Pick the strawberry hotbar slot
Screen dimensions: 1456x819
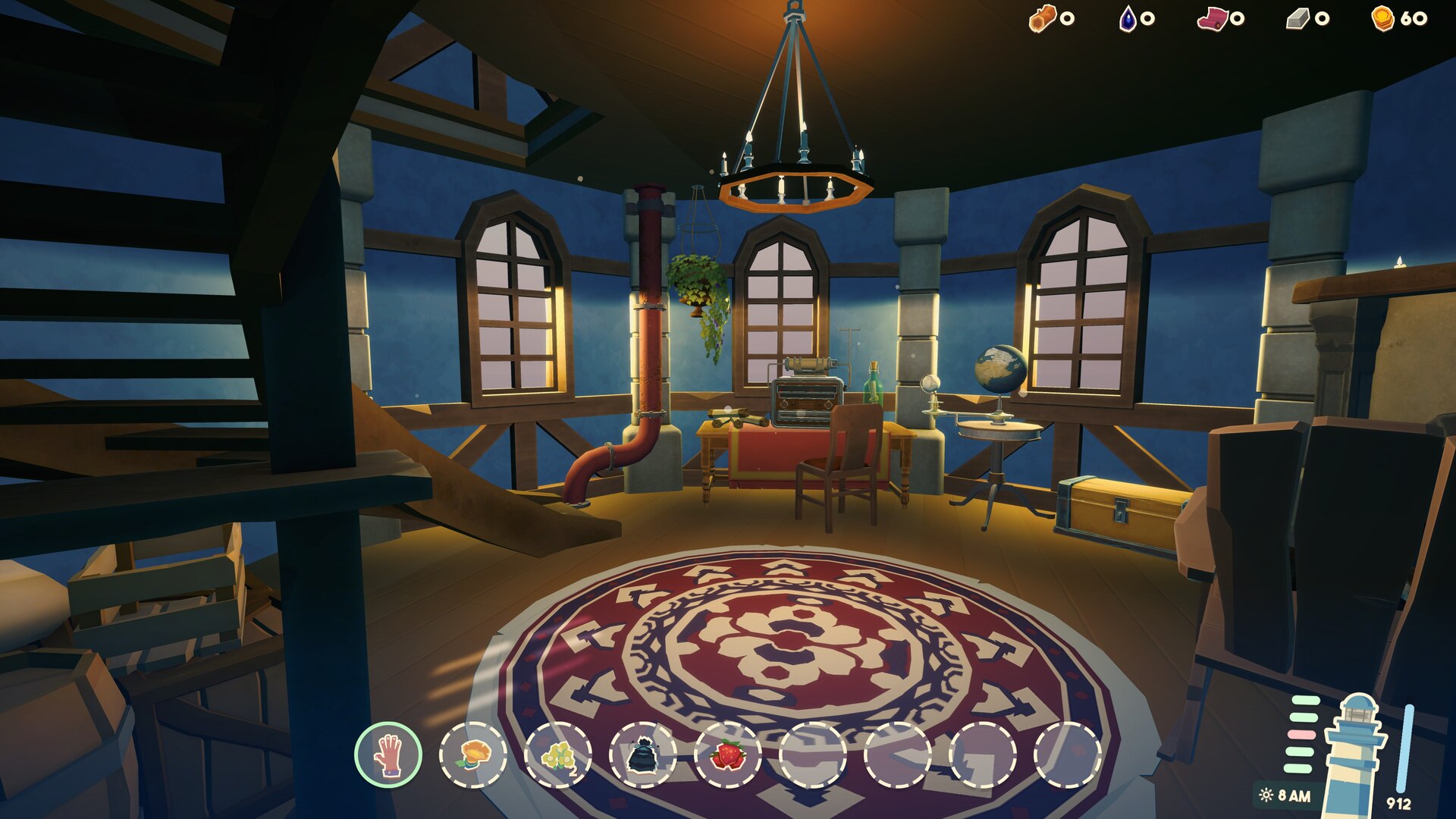pos(728,755)
